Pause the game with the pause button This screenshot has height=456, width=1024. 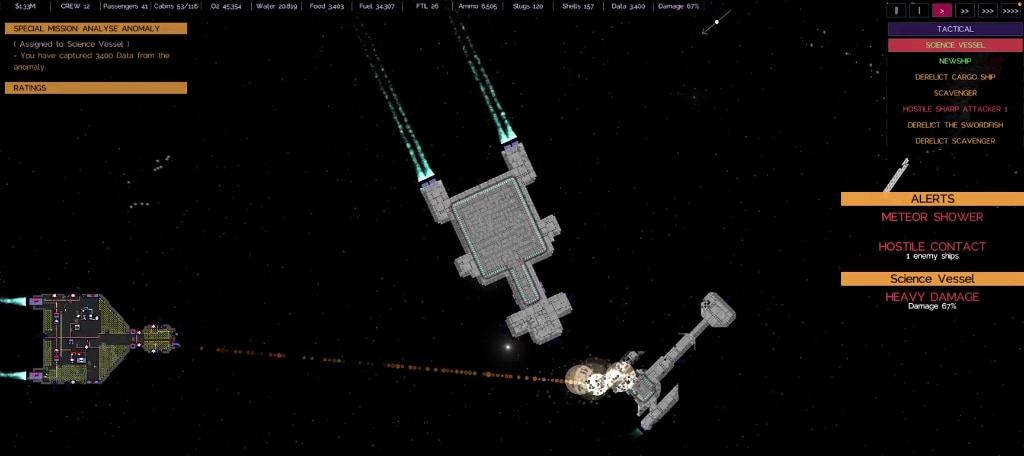(897, 11)
